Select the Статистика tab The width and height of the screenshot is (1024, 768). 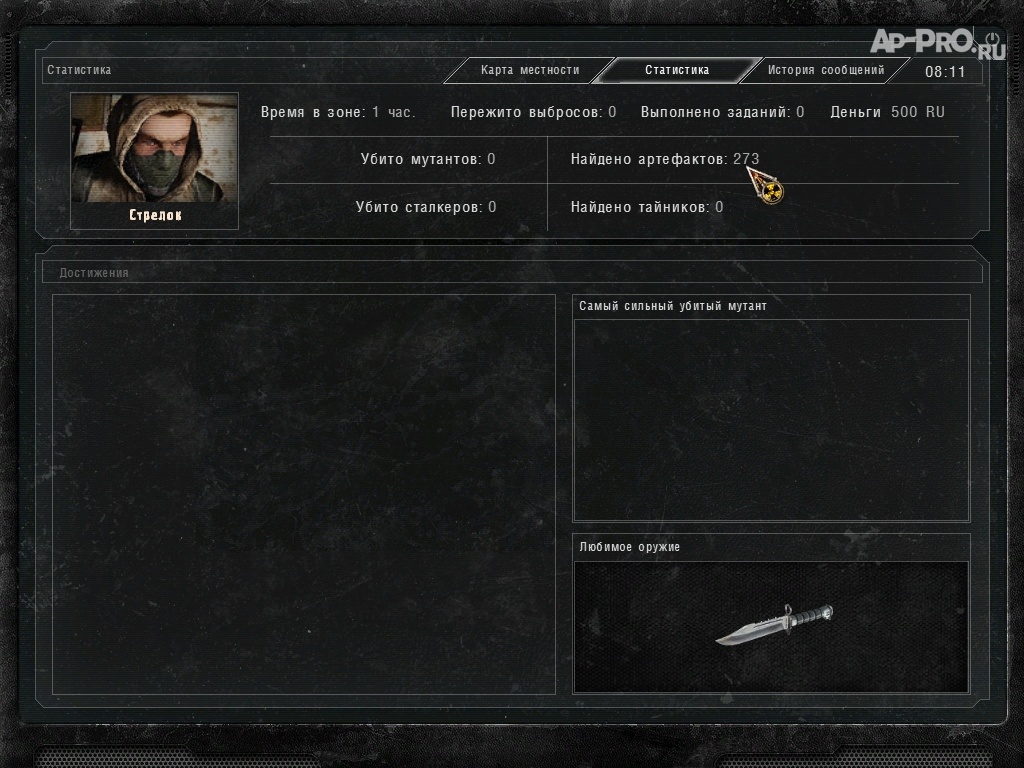[677, 71]
